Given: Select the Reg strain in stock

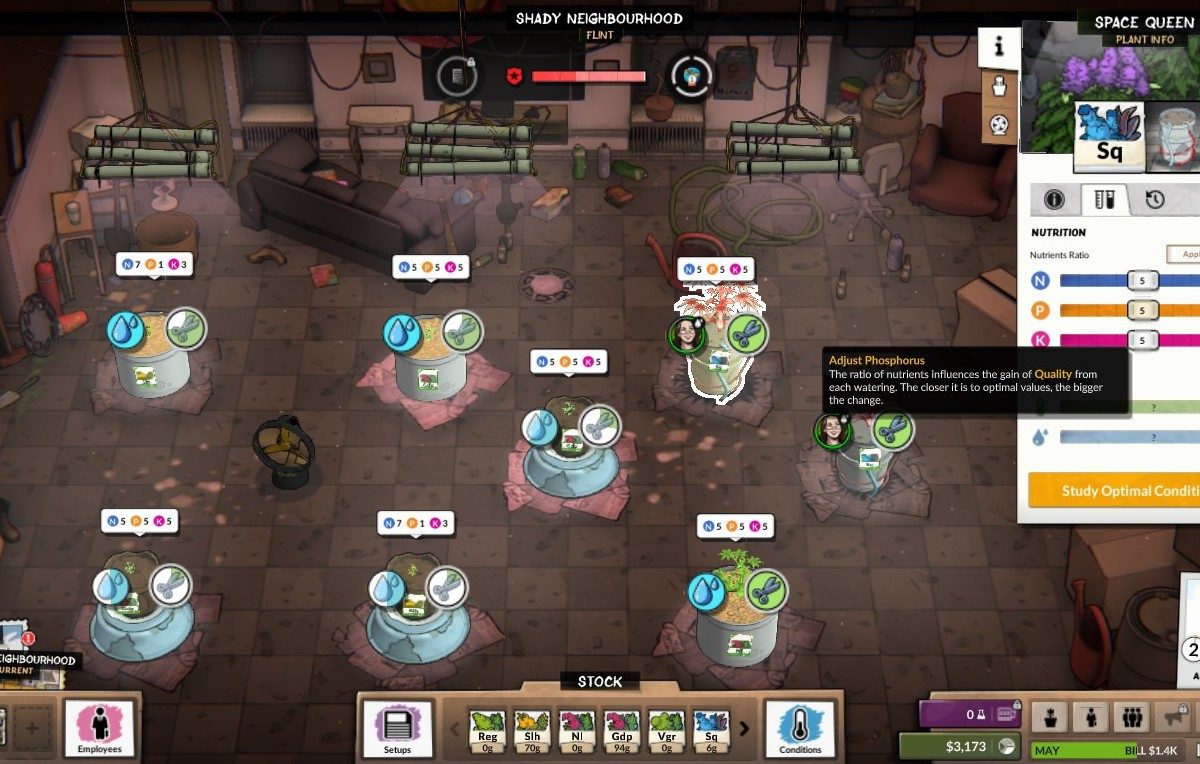Looking at the screenshot, I should point(487,729).
